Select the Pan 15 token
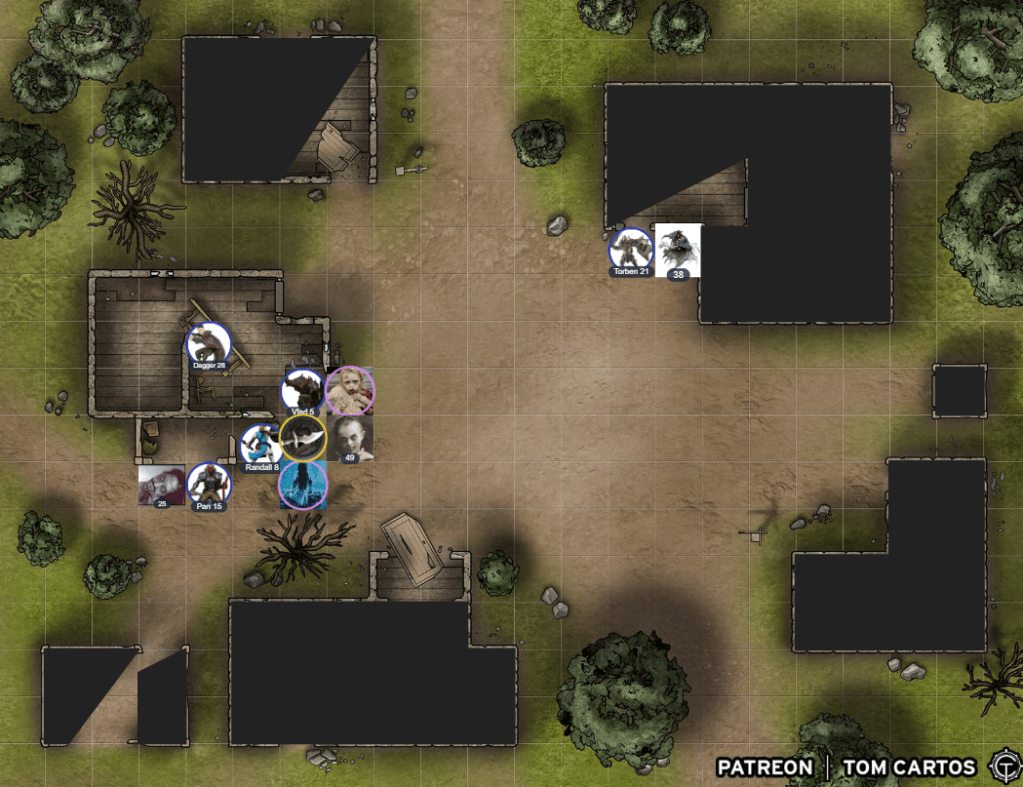The image size is (1023, 787). point(209,484)
